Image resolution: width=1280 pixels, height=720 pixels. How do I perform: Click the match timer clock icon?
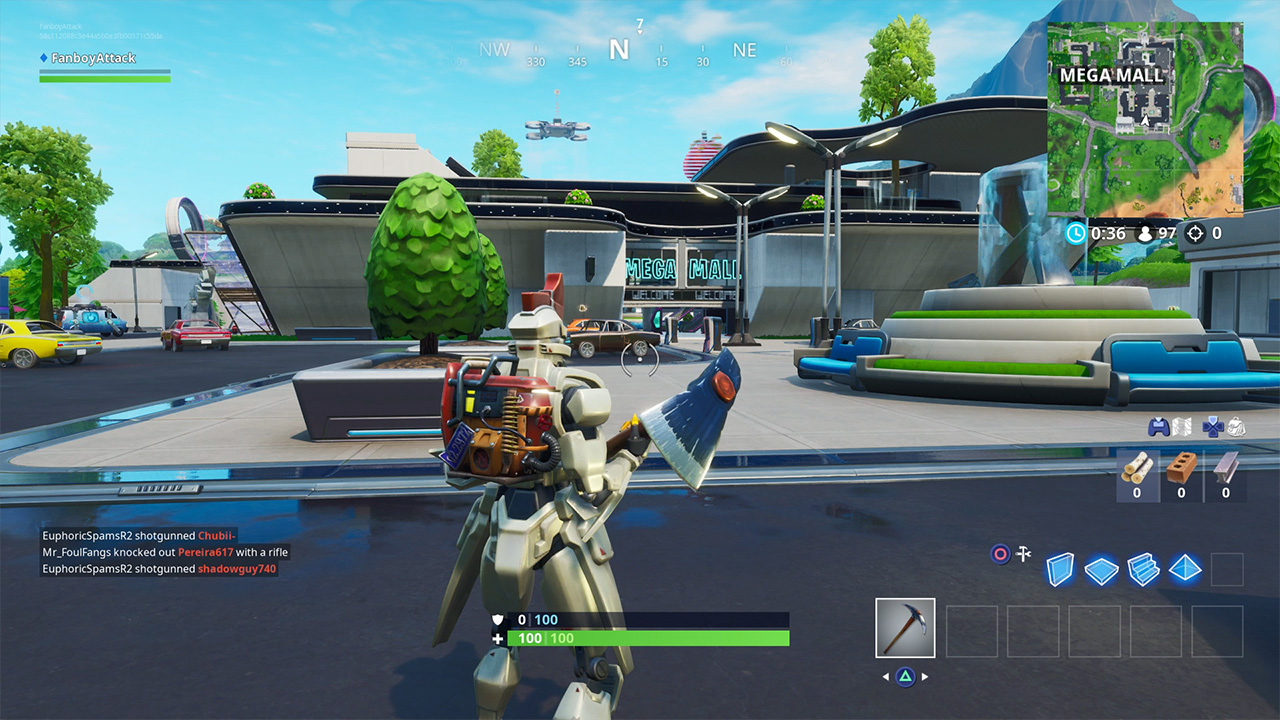1078,233
